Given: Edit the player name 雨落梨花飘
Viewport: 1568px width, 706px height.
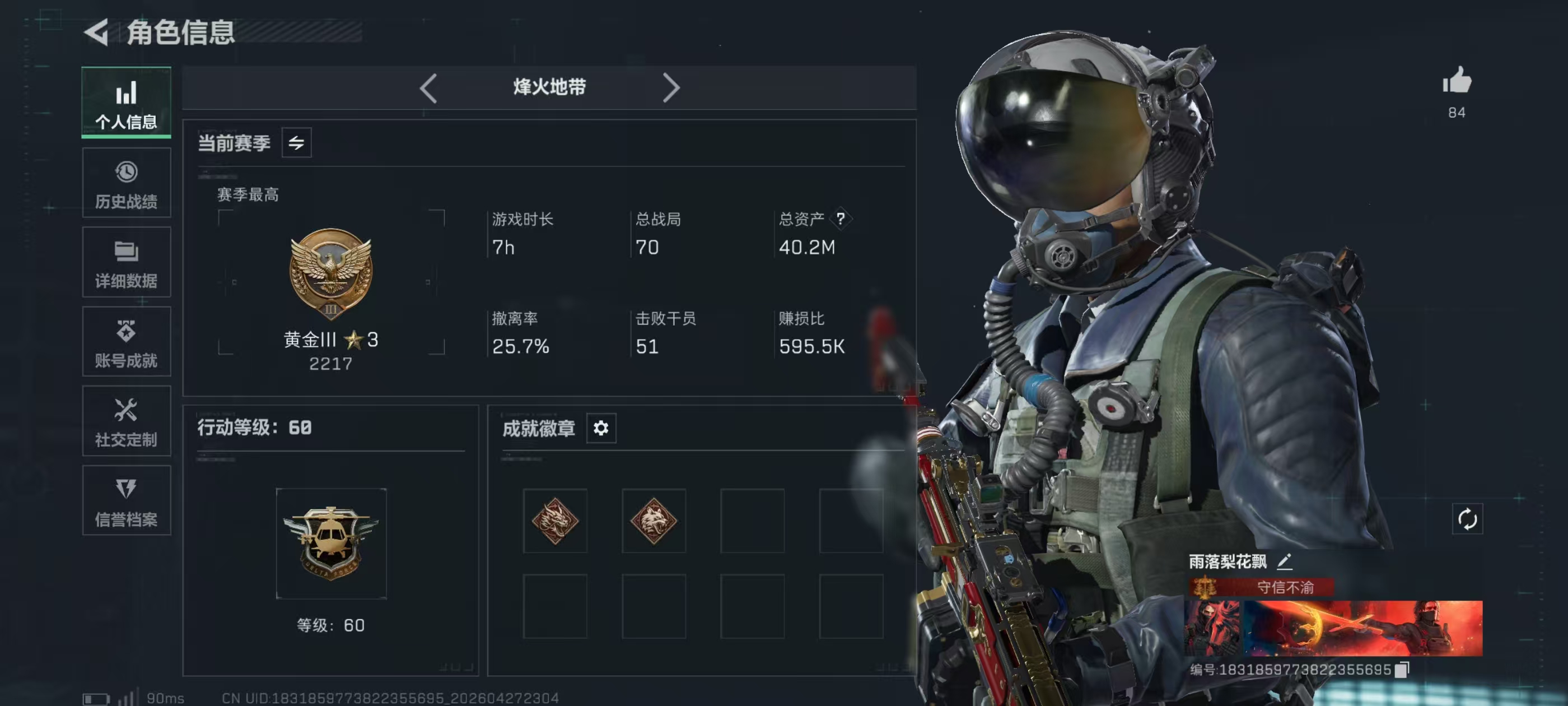Looking at the screenshot, I should pos(1284,561).
